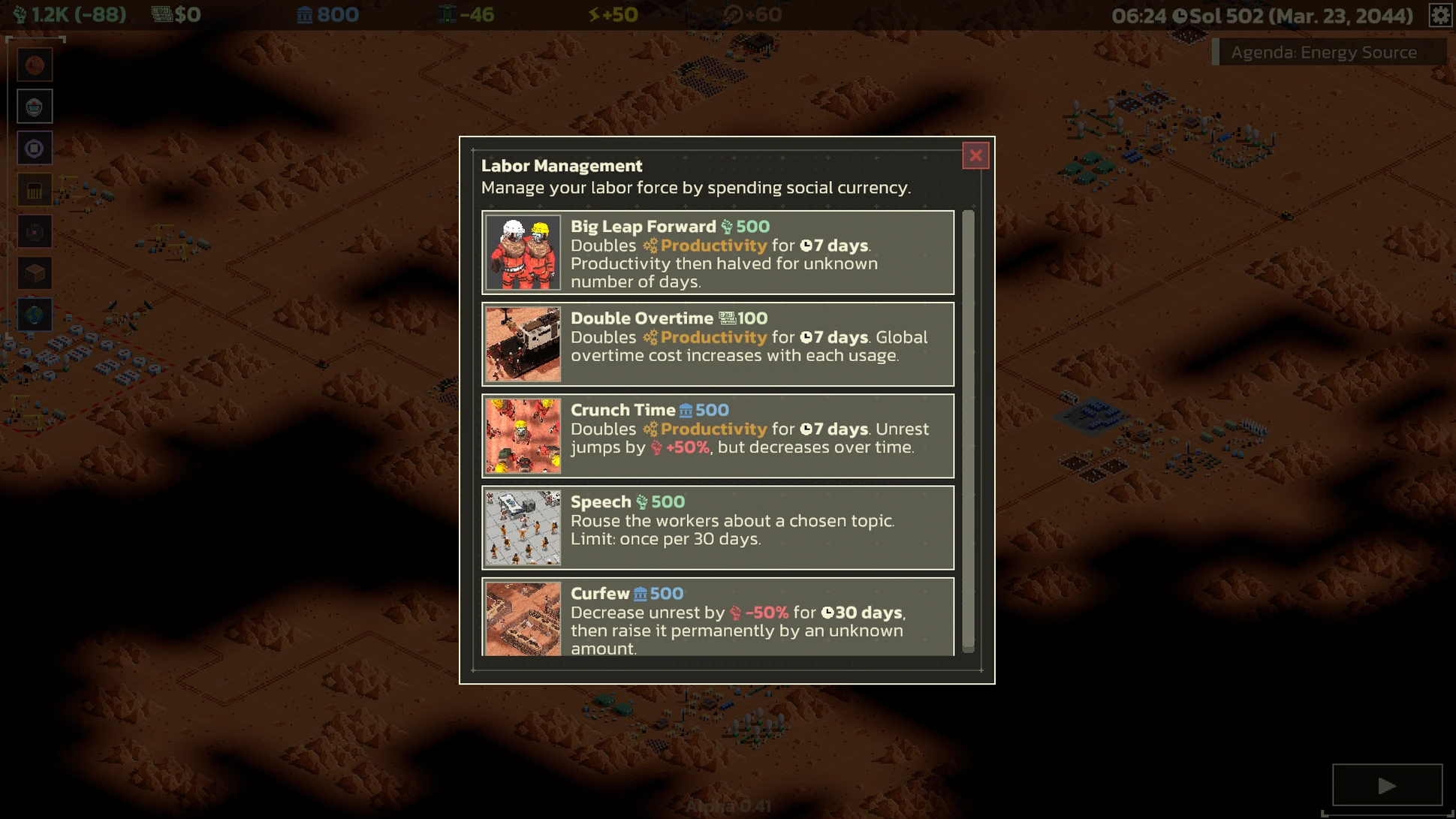The width and height of the screenshot is (1456, 819).
Task: Click the Mars planet sidebar icon
Action: point(35,65)
